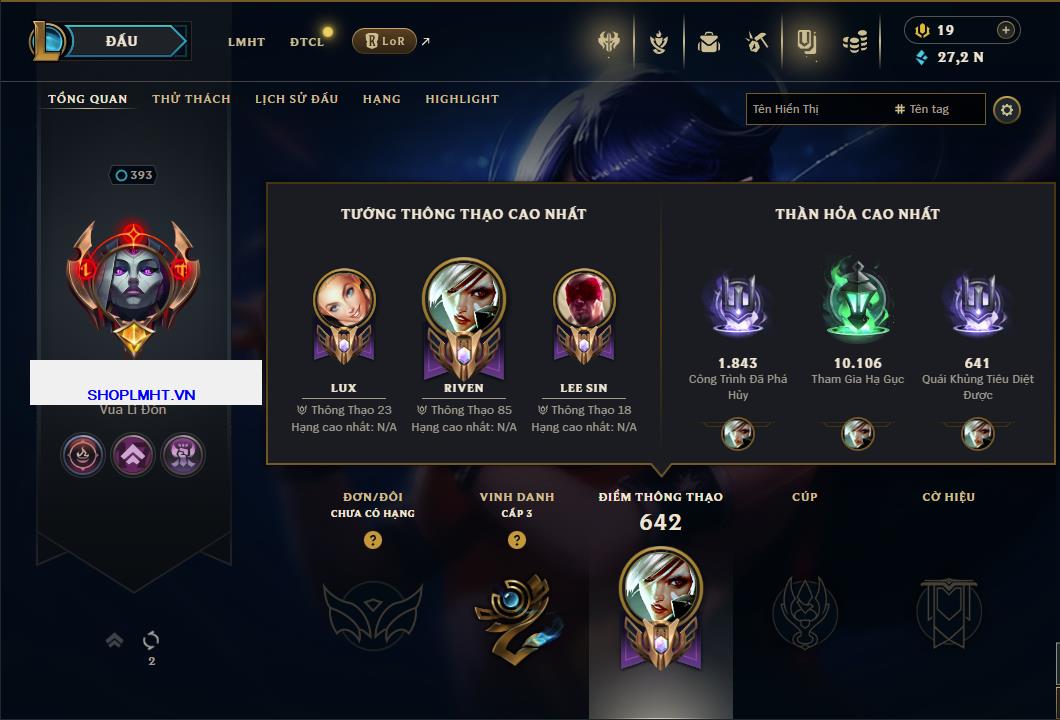Image resolution: width=1060 pixels, height=720 pixels.
Task: Open the loot bag icon
Action: pyautogui.click(x=709, y=42)
